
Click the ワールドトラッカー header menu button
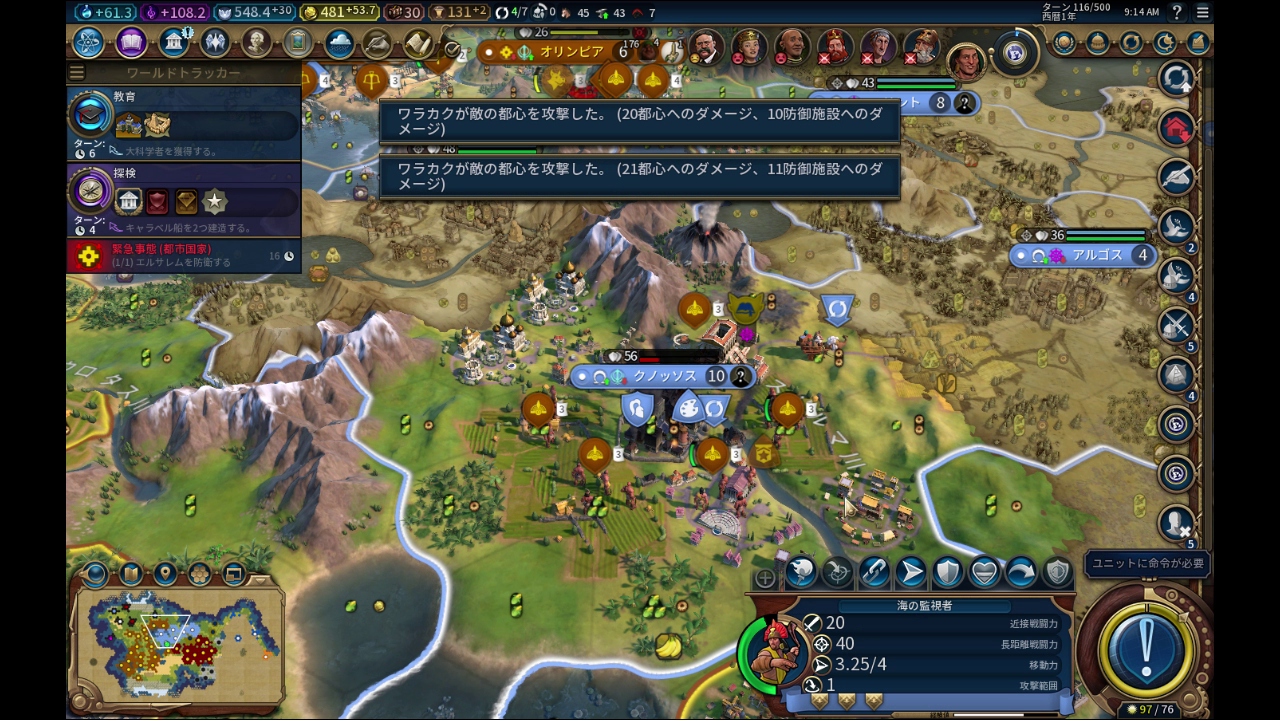coord(77,73)
